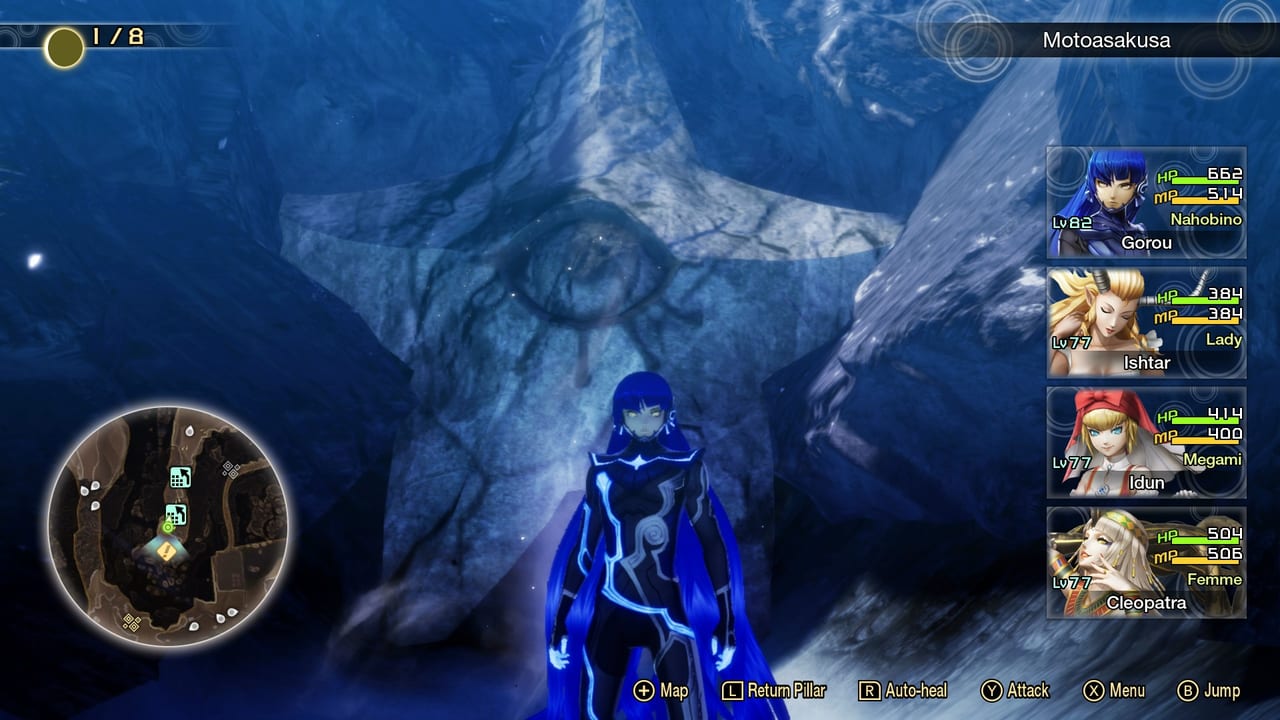Select the Attack icon
This screenshot has height=720, width=1280.
[x=991, y=690]
